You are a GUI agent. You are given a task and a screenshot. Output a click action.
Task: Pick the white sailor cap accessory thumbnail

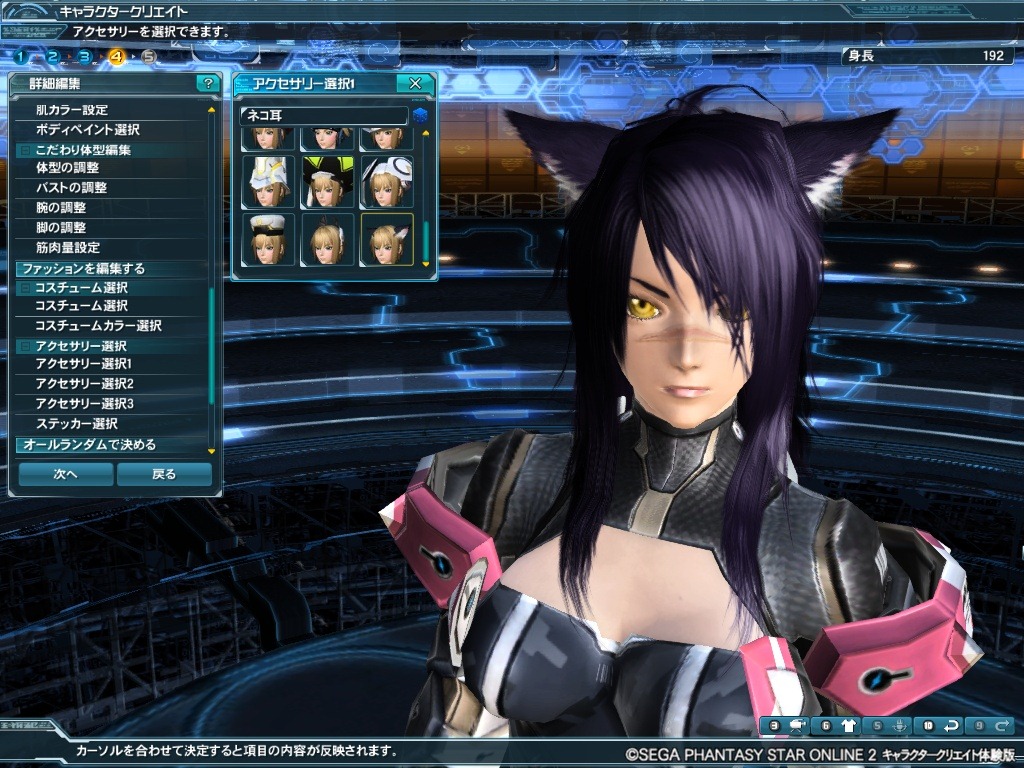point(269,239)
